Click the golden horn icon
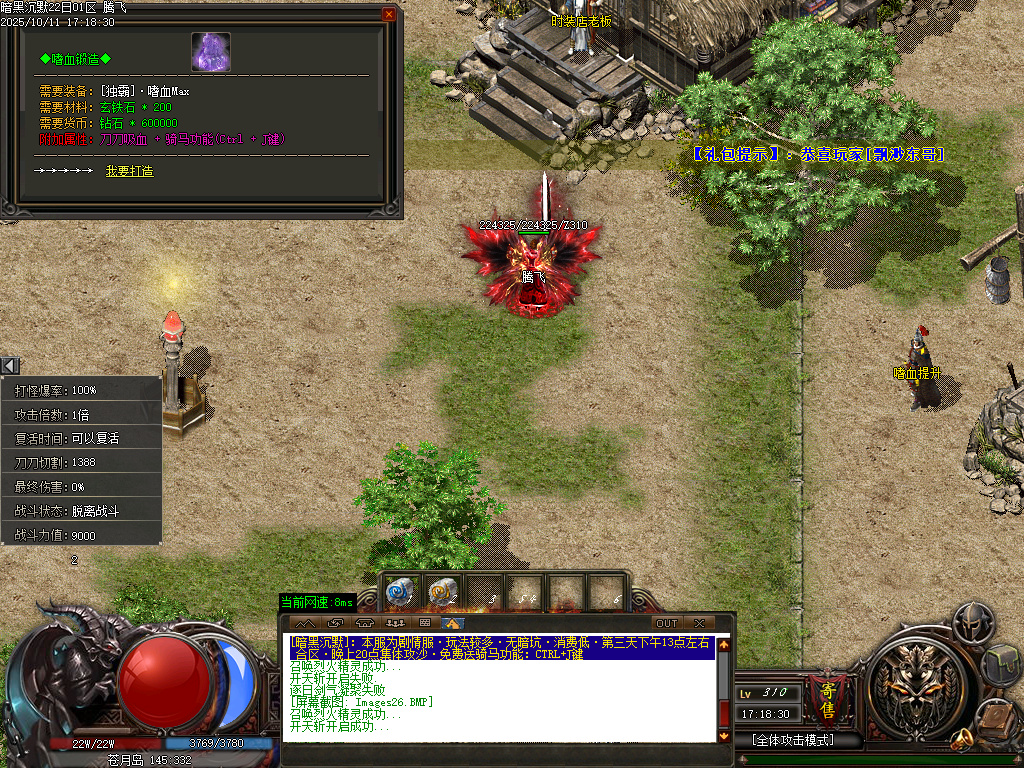This screenshot has width=1024, height=768. coord(962,739)
